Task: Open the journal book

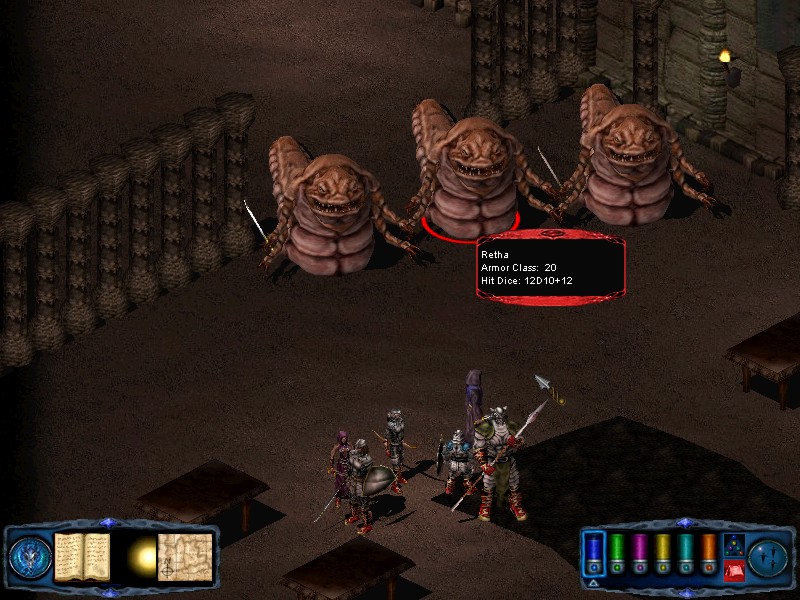Action: 81,555
